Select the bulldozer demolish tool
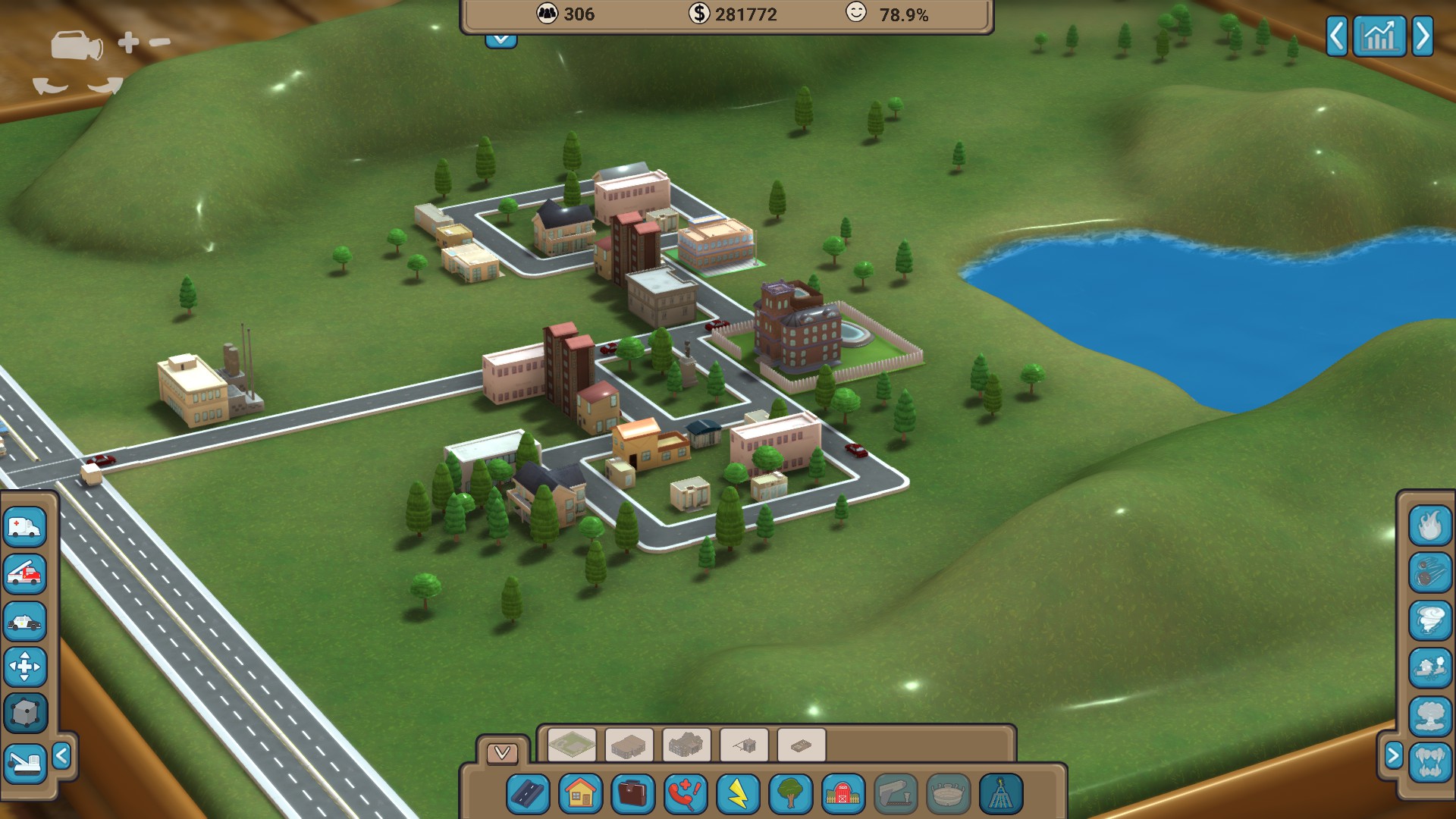 25,761
